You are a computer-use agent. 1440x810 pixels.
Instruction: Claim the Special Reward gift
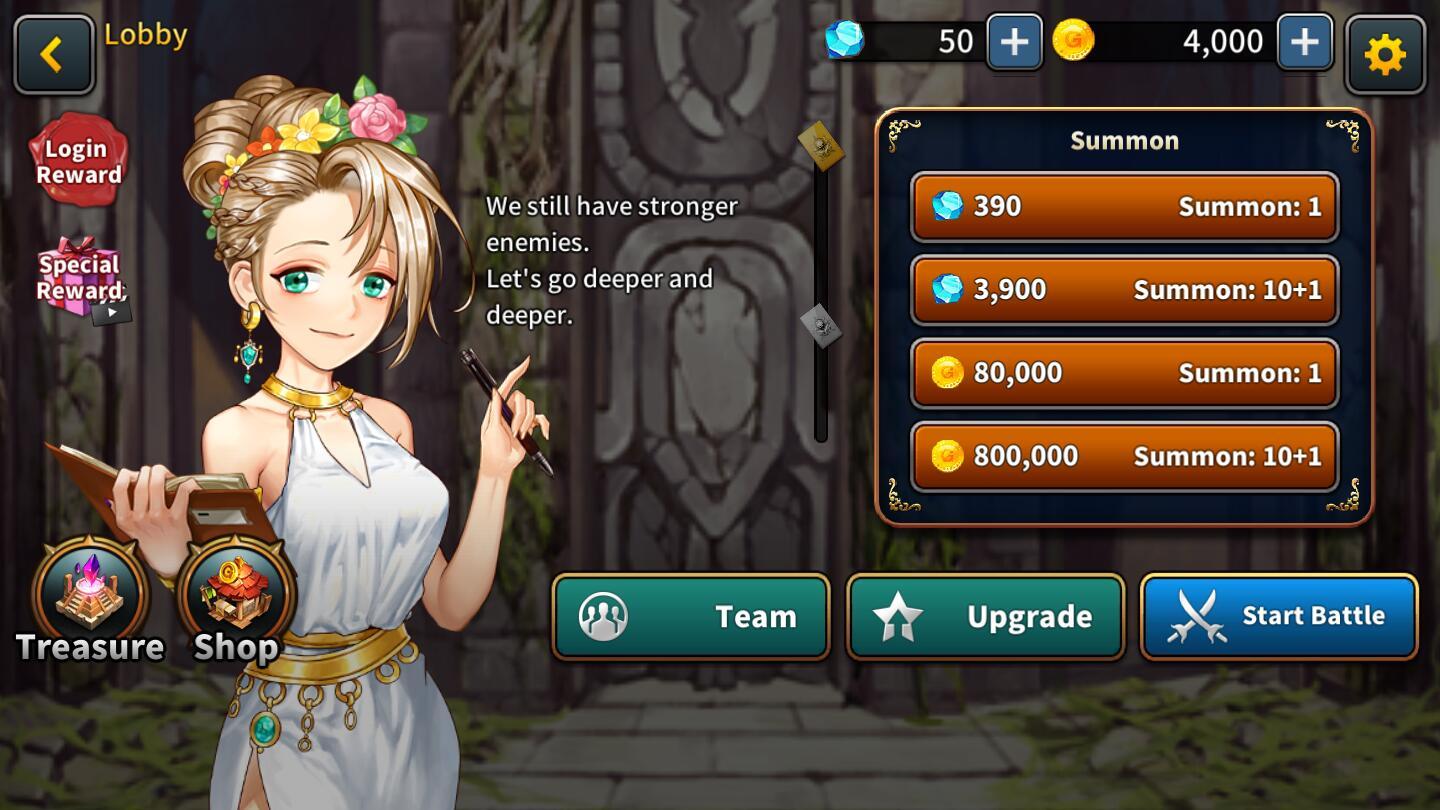80,279
